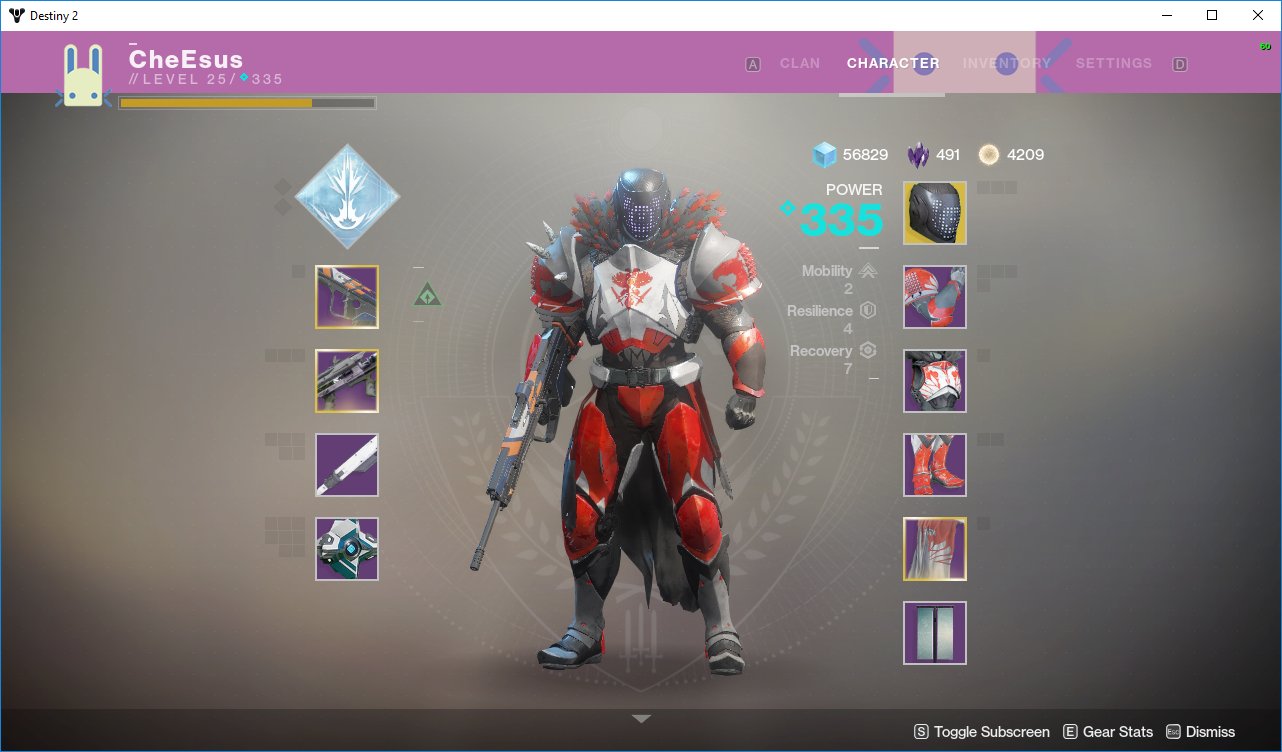Inspect the equipped helmet slot
1282x752 pixels.
(935, 213)
